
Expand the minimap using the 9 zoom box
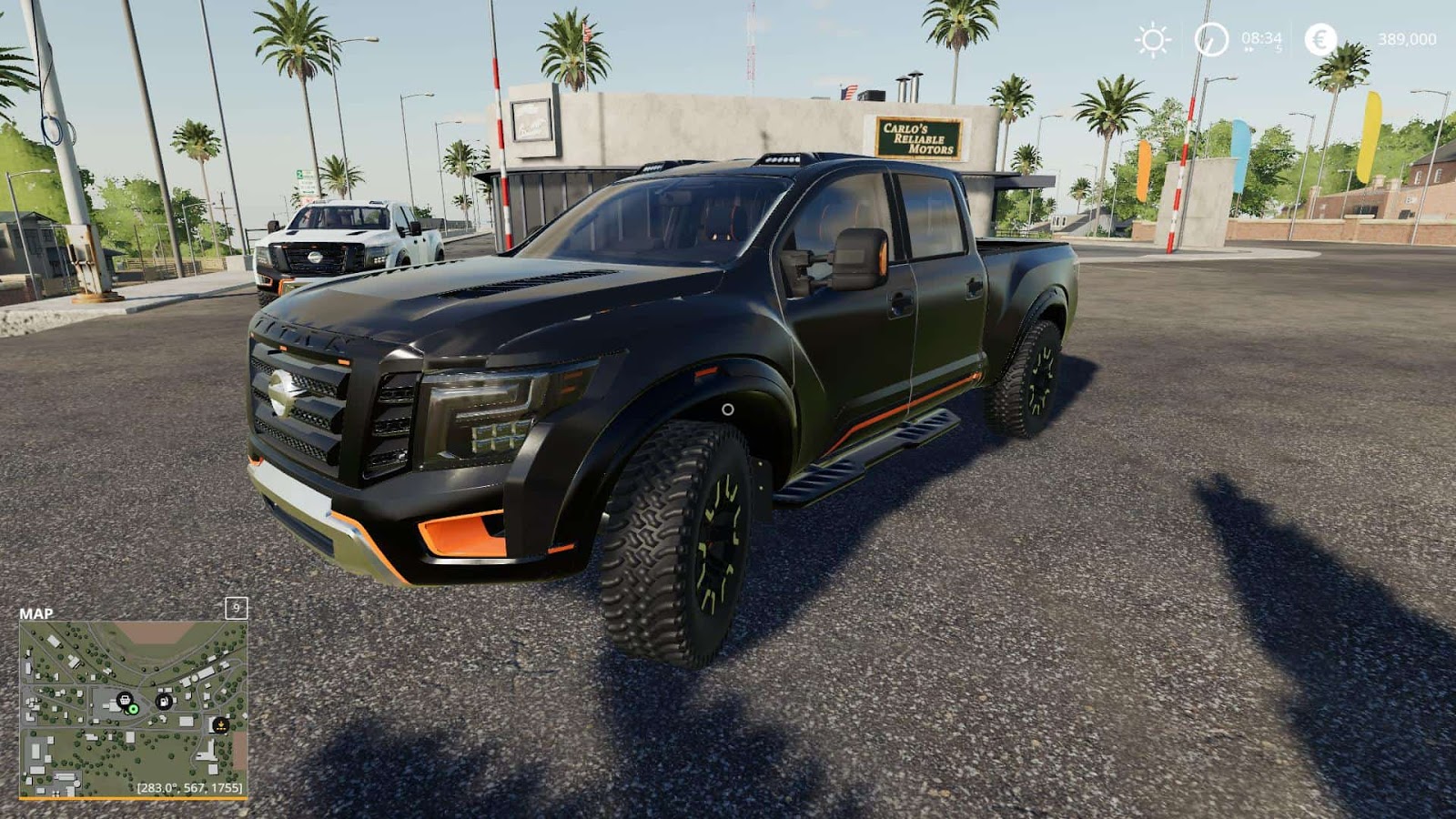[237, 609]
